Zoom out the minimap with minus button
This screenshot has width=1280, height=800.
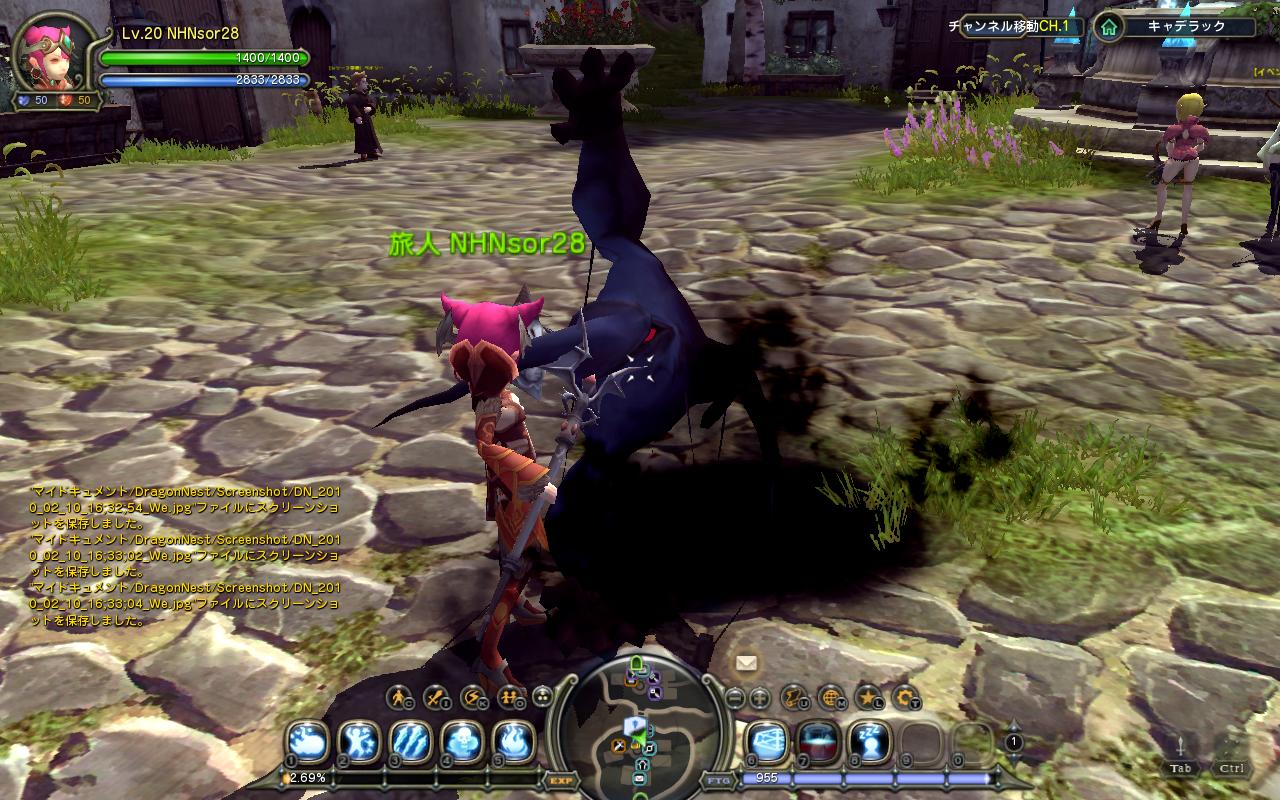click(735, 697)
